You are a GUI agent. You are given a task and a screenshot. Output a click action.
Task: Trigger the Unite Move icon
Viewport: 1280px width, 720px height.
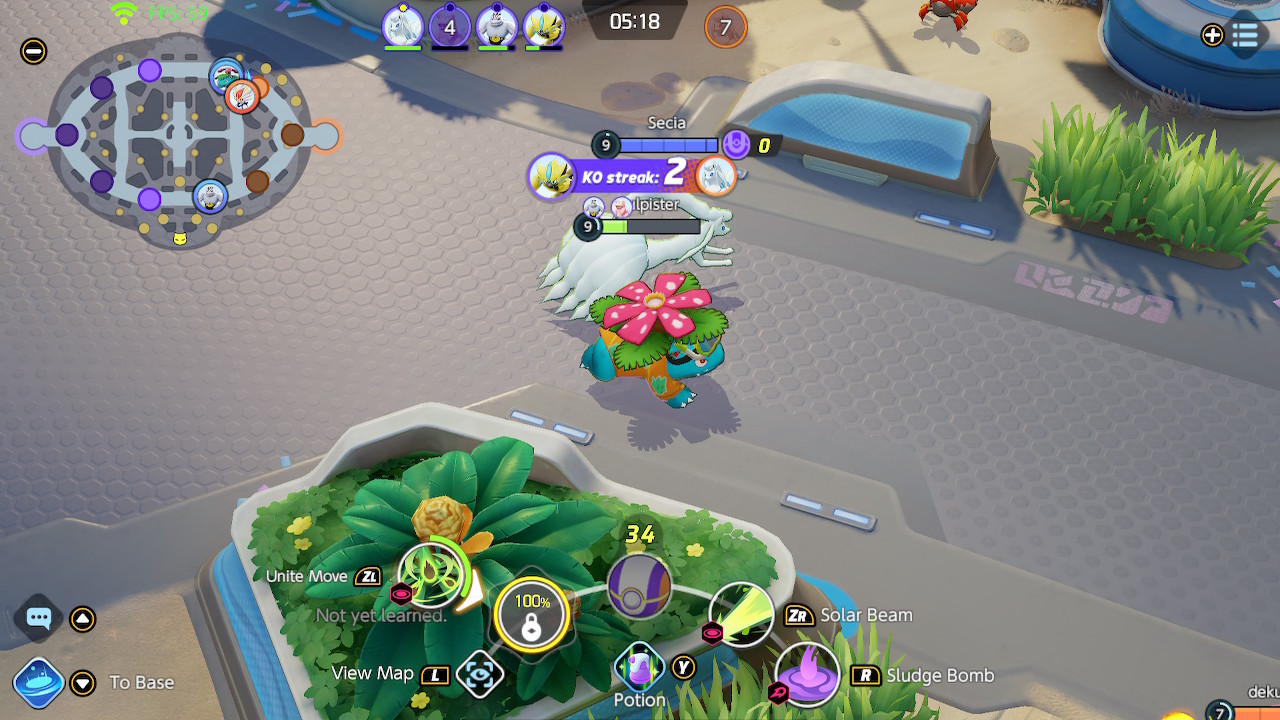[434, 574]
